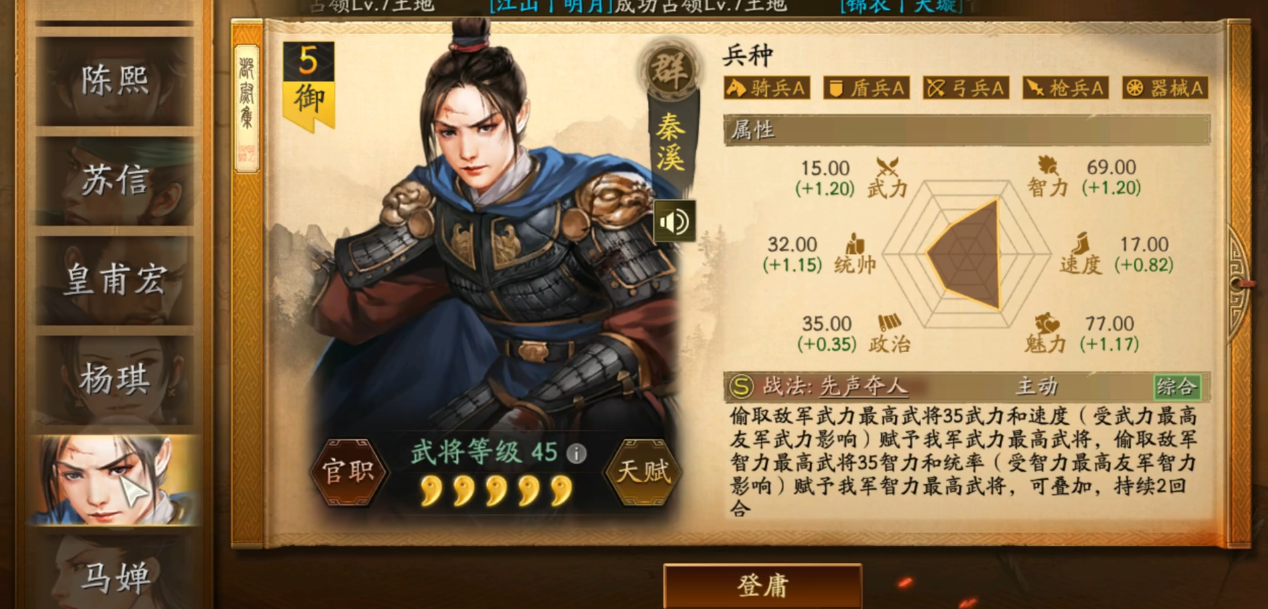The width and height of the screenshot is (1268, 609).
Task: Open the 官职 (official post) button
Action: [x=348, y=472]
